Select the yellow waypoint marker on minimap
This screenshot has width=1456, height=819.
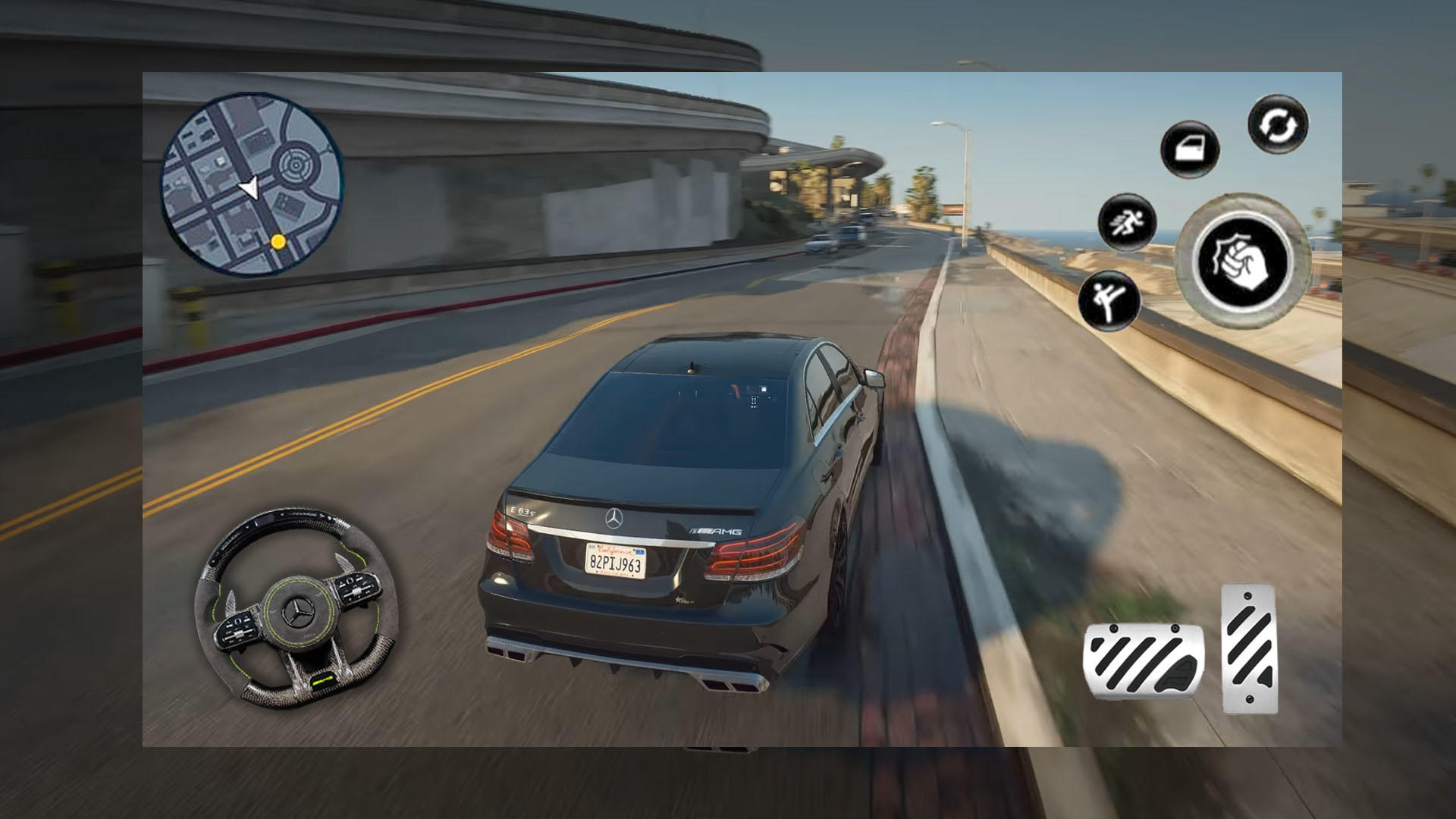click(x=278, y=242)
